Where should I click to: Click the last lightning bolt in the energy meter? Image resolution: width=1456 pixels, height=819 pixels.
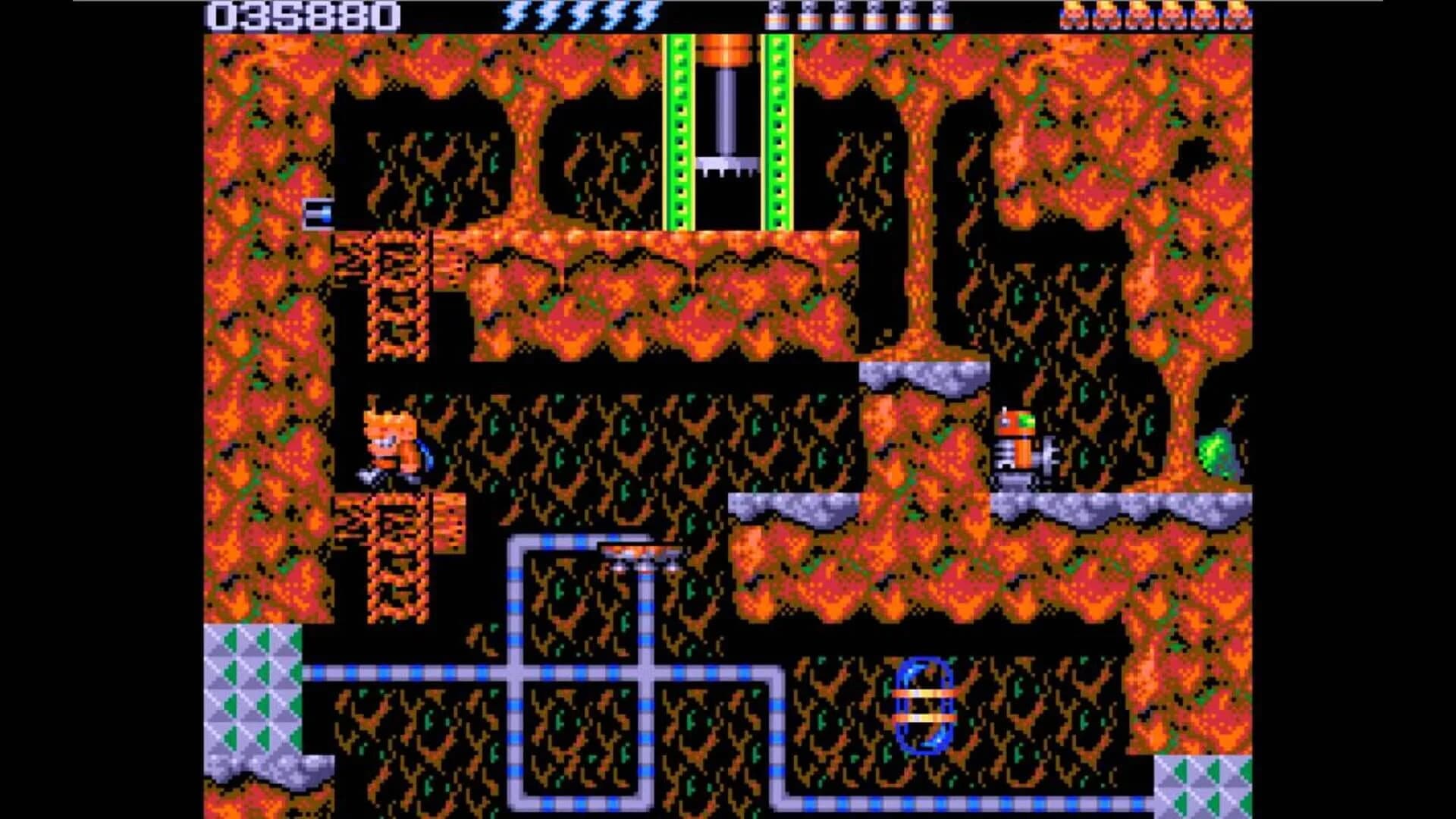pyautogui.click(x=647, y=15)
